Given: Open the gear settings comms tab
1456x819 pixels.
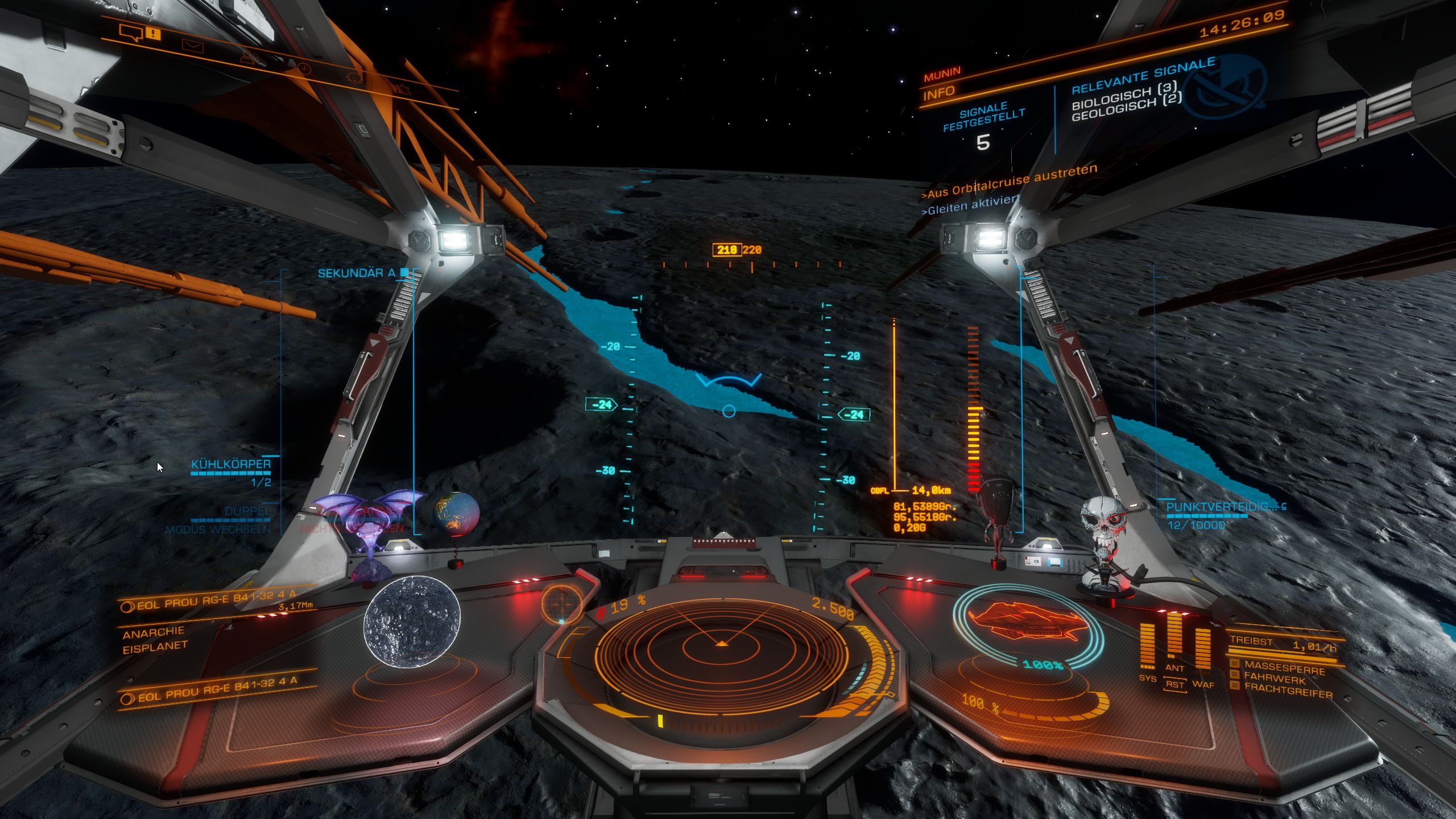Looking at the screenshot, I should tap(402, 88).
